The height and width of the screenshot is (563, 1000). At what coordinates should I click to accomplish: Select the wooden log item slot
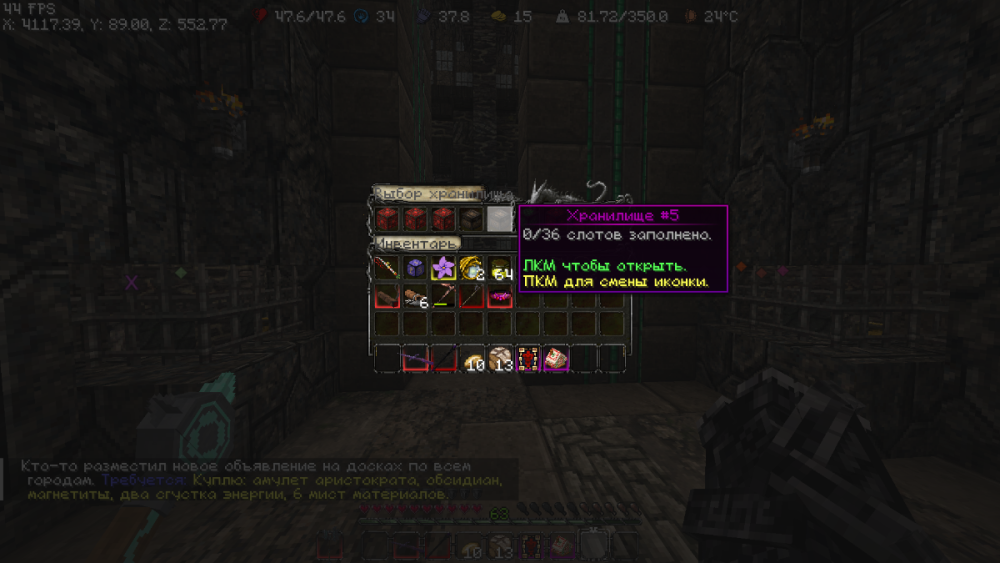pyautogui.click(x=387, y=296)
